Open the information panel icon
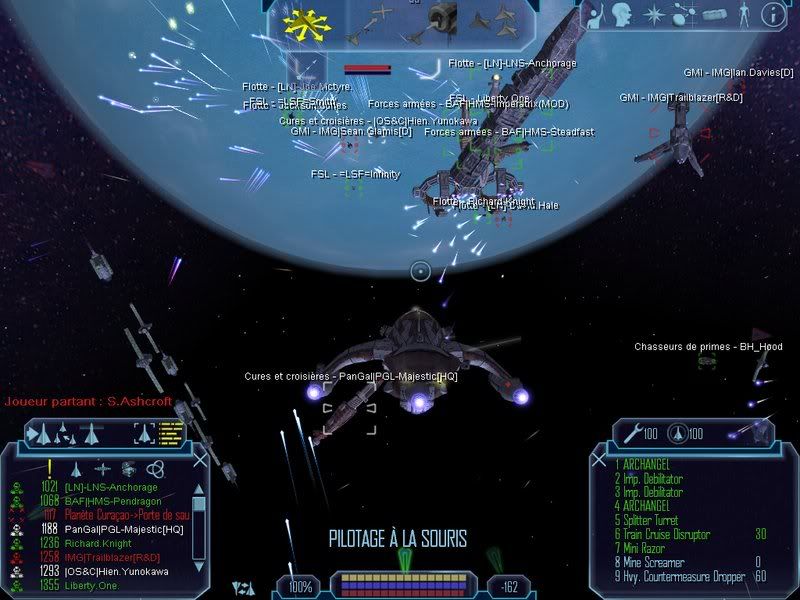 click(x=772, y=14)
